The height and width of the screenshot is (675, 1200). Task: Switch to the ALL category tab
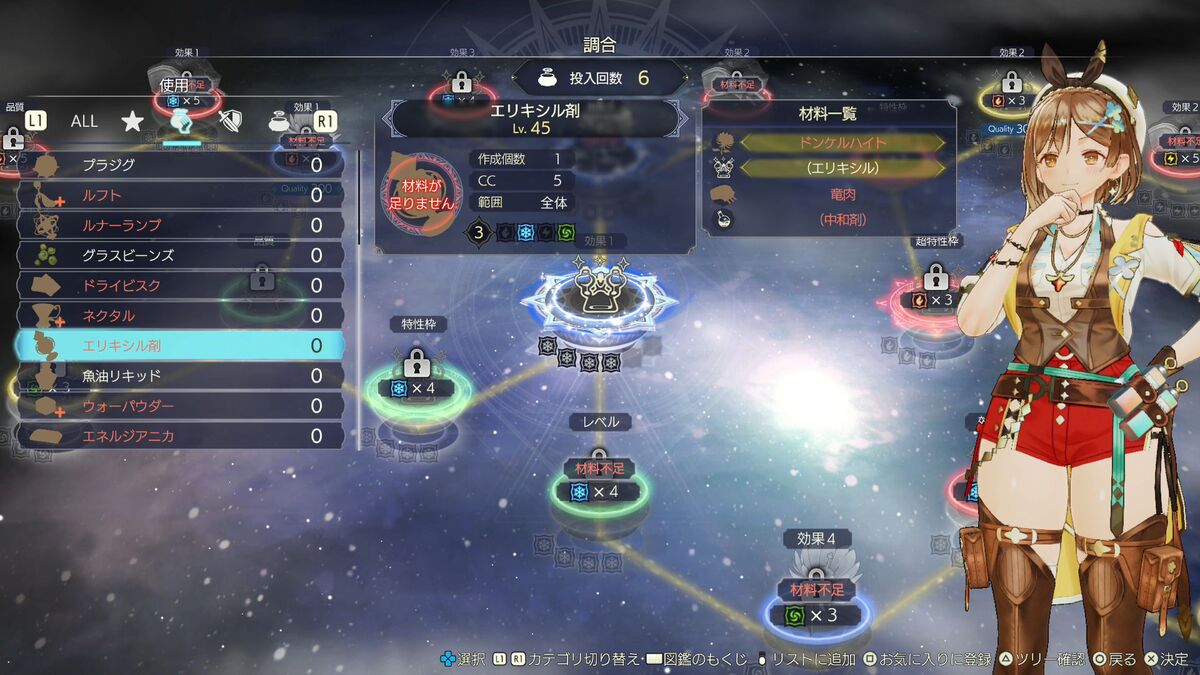coord(84,121)
